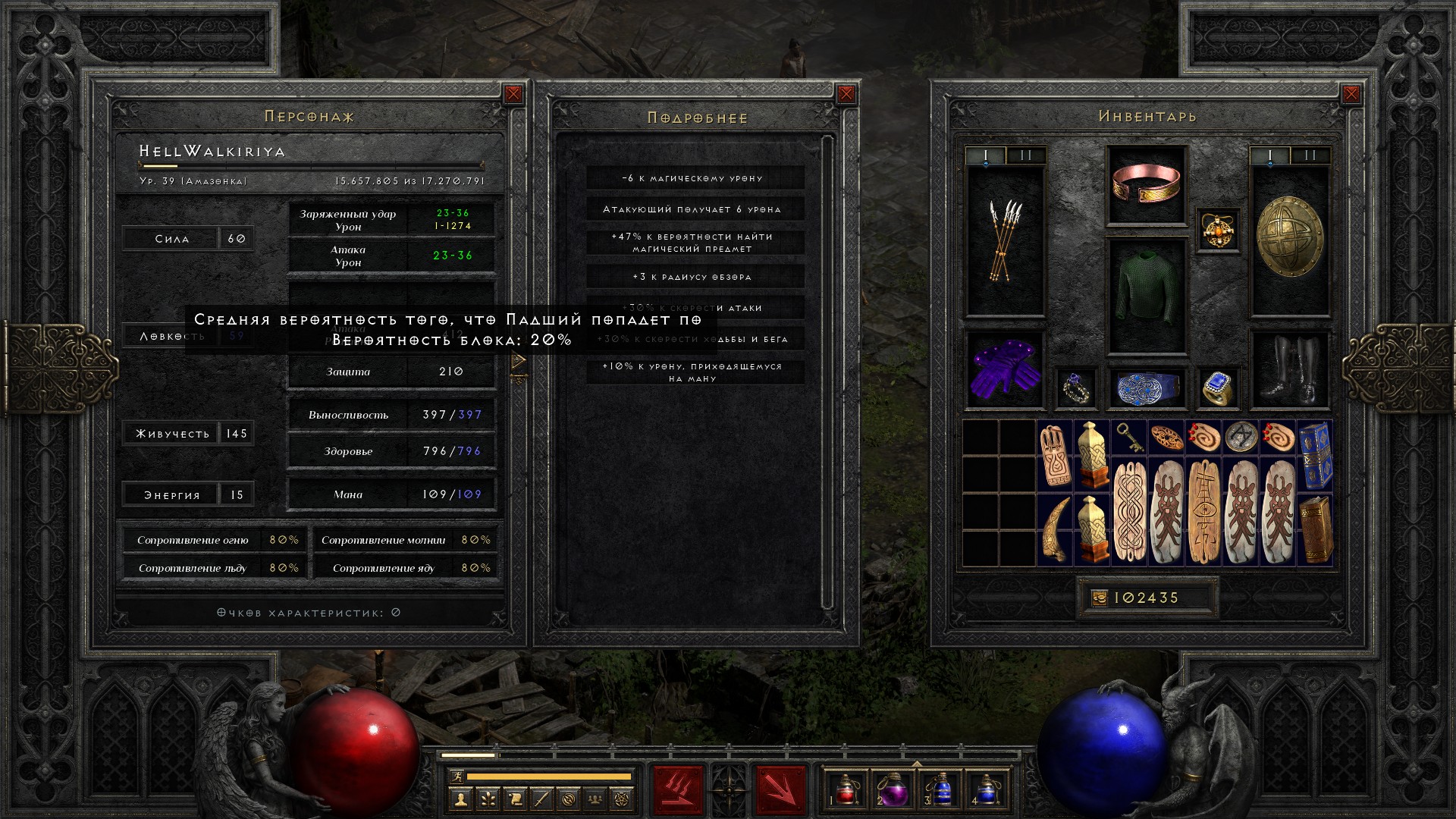Pick the equipped amulet slot
Image resolution: width=1456 pixels, height=819 pixels.
tap(1217, 230)
